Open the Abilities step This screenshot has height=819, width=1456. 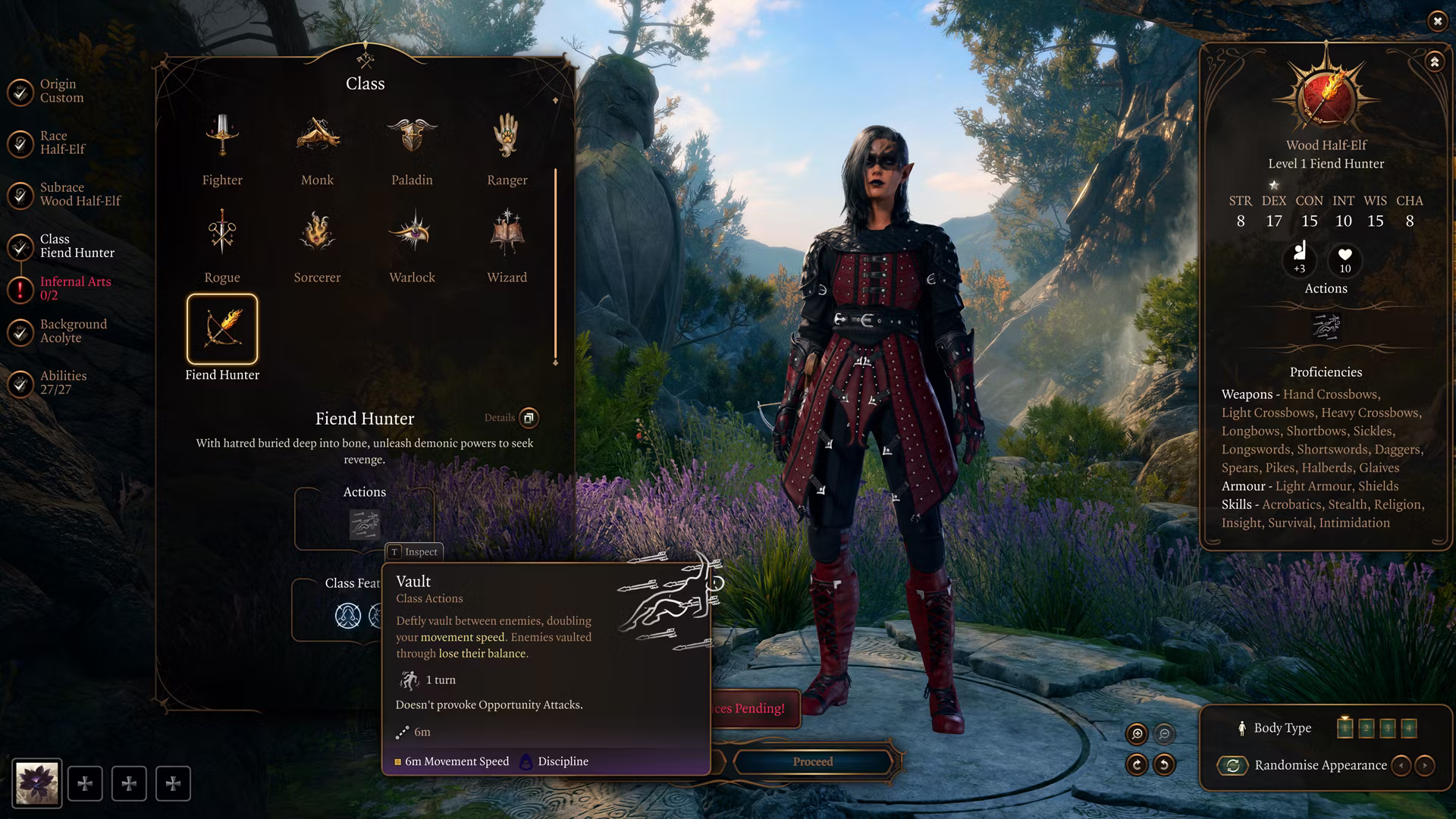tap(62, 382)
